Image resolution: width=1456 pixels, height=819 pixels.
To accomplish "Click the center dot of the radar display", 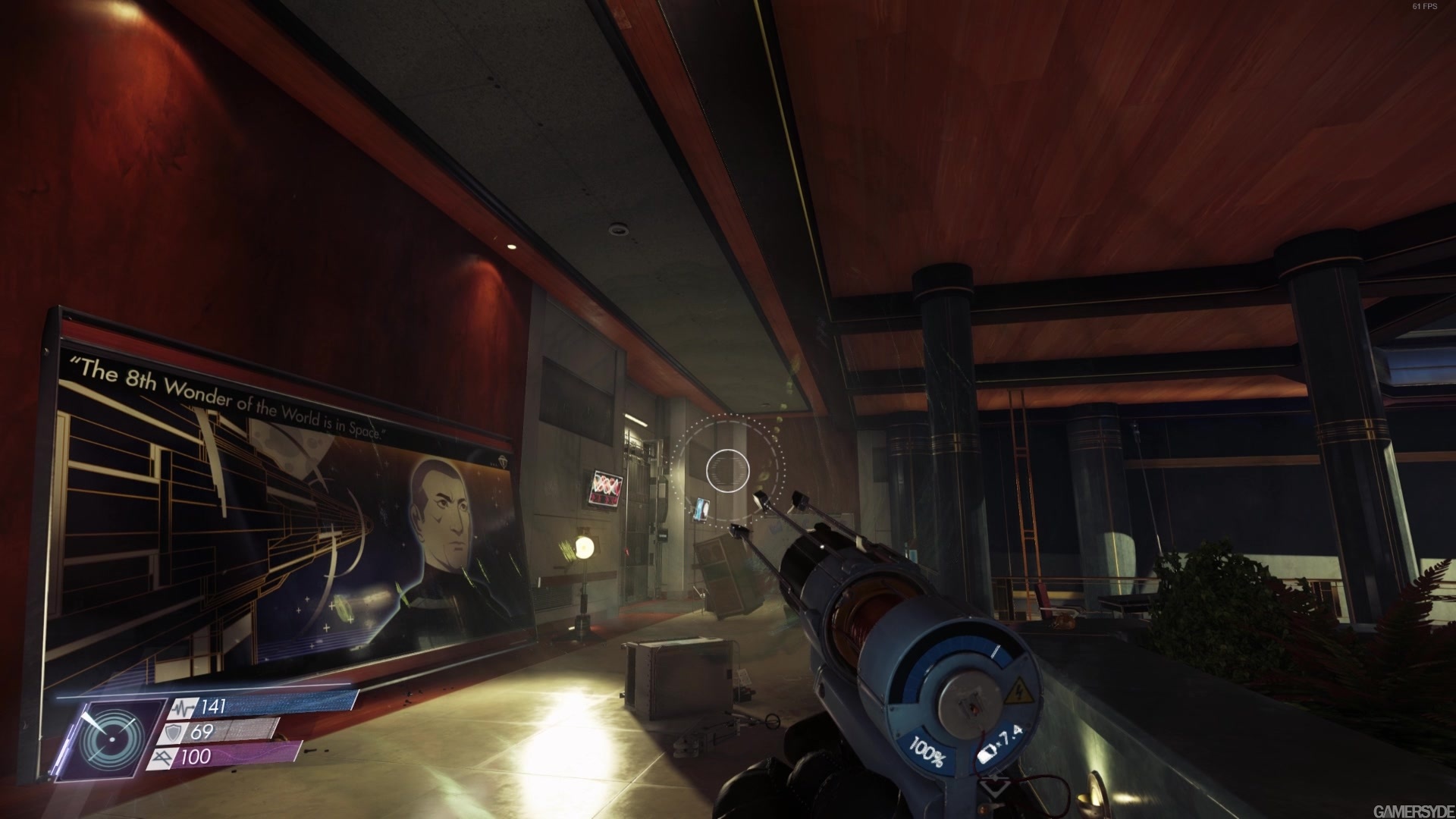I will click(111, 740).
